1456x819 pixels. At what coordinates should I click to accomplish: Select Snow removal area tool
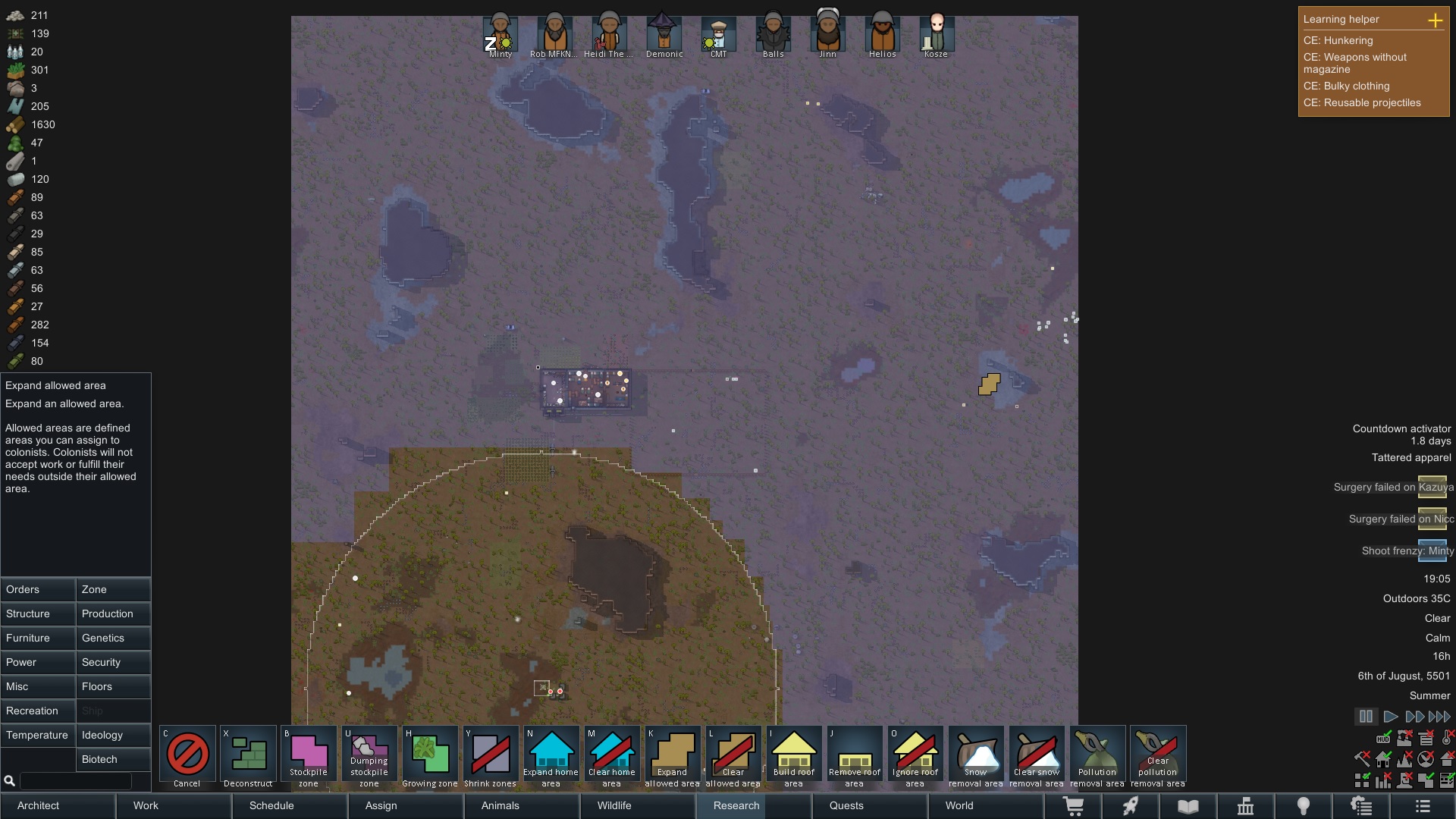pyautogui.click(x=976, y=757)
